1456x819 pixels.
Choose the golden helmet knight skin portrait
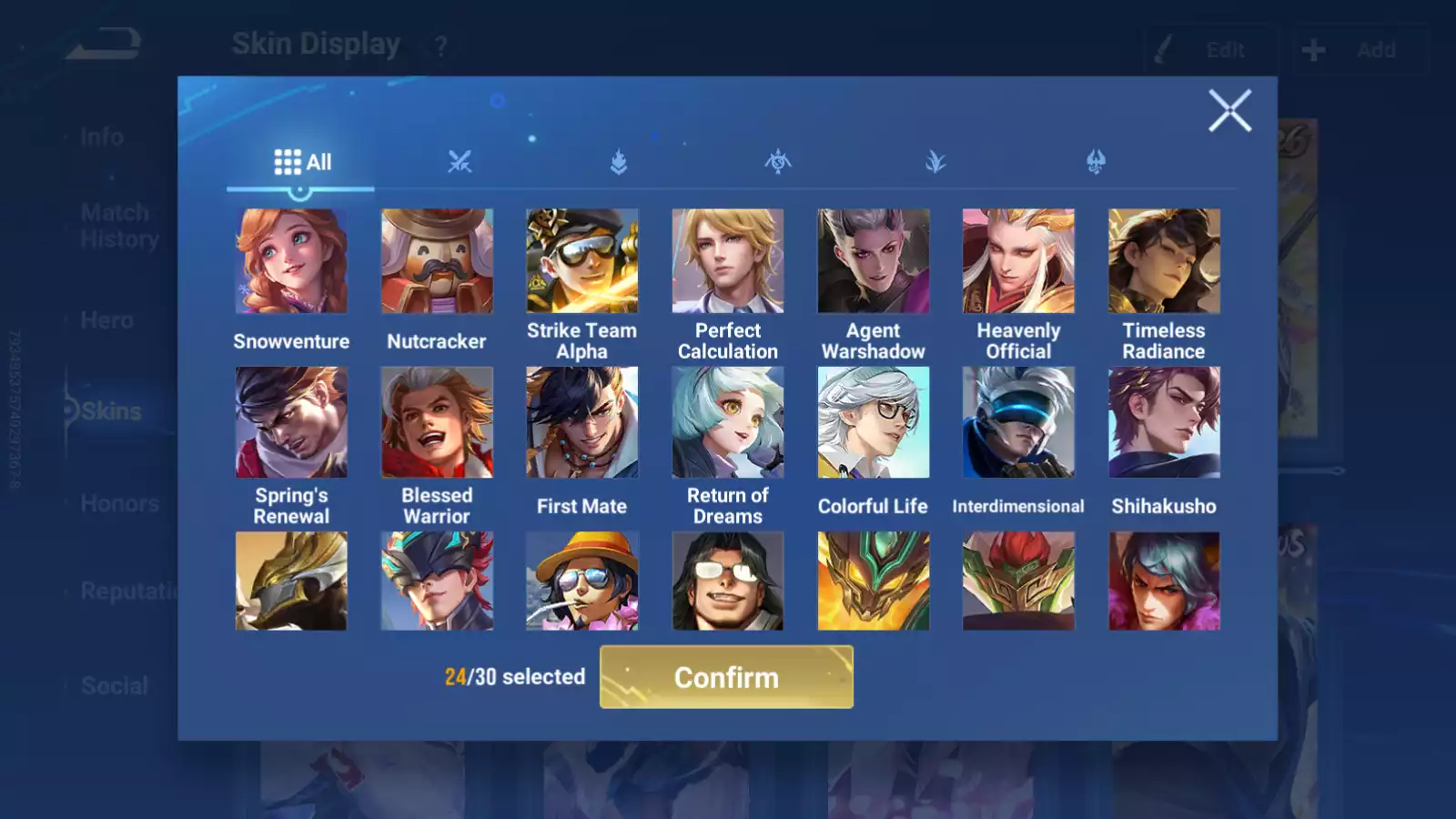(291, 581)
